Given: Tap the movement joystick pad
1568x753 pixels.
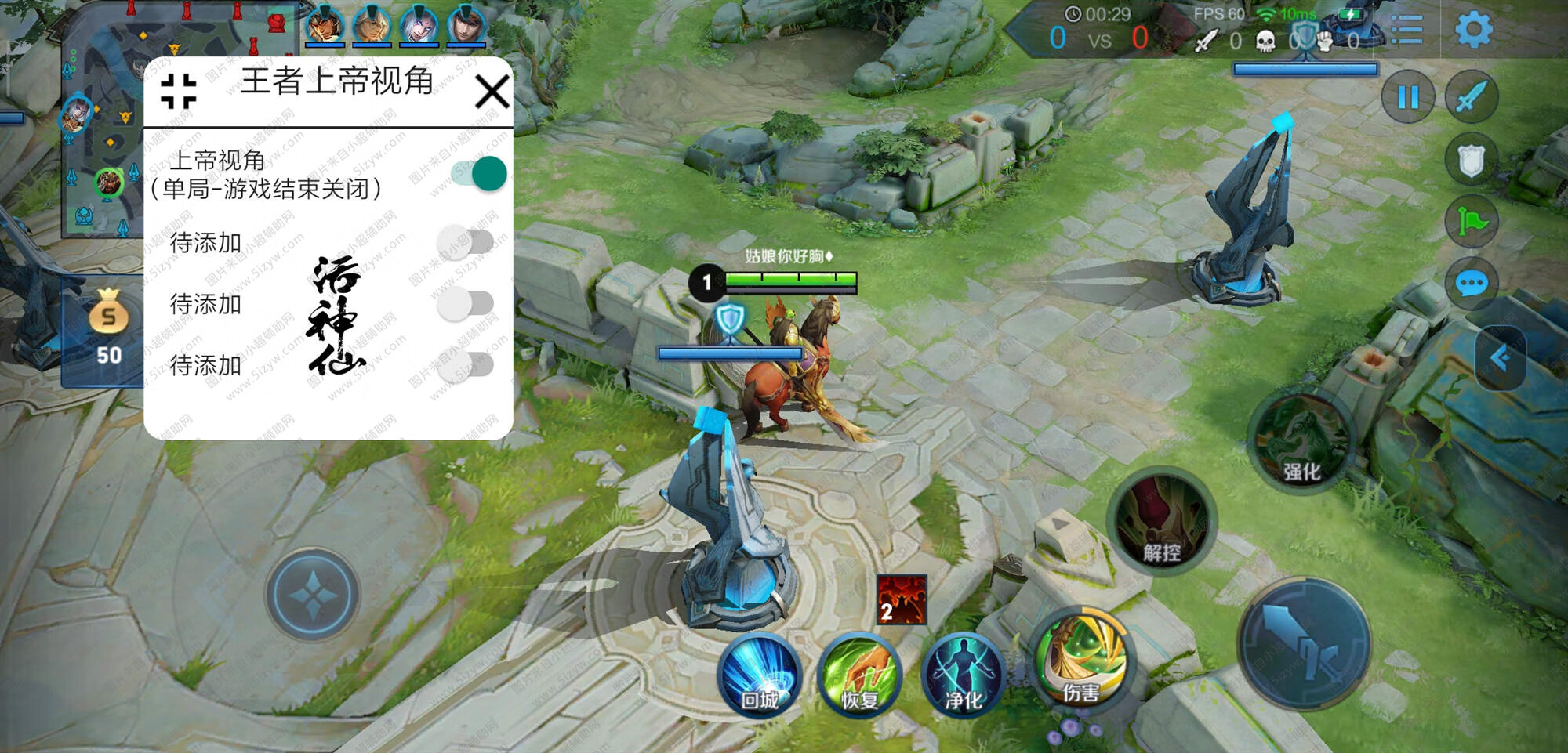Looking at the screenshot, I should click(x=312, y=595).
